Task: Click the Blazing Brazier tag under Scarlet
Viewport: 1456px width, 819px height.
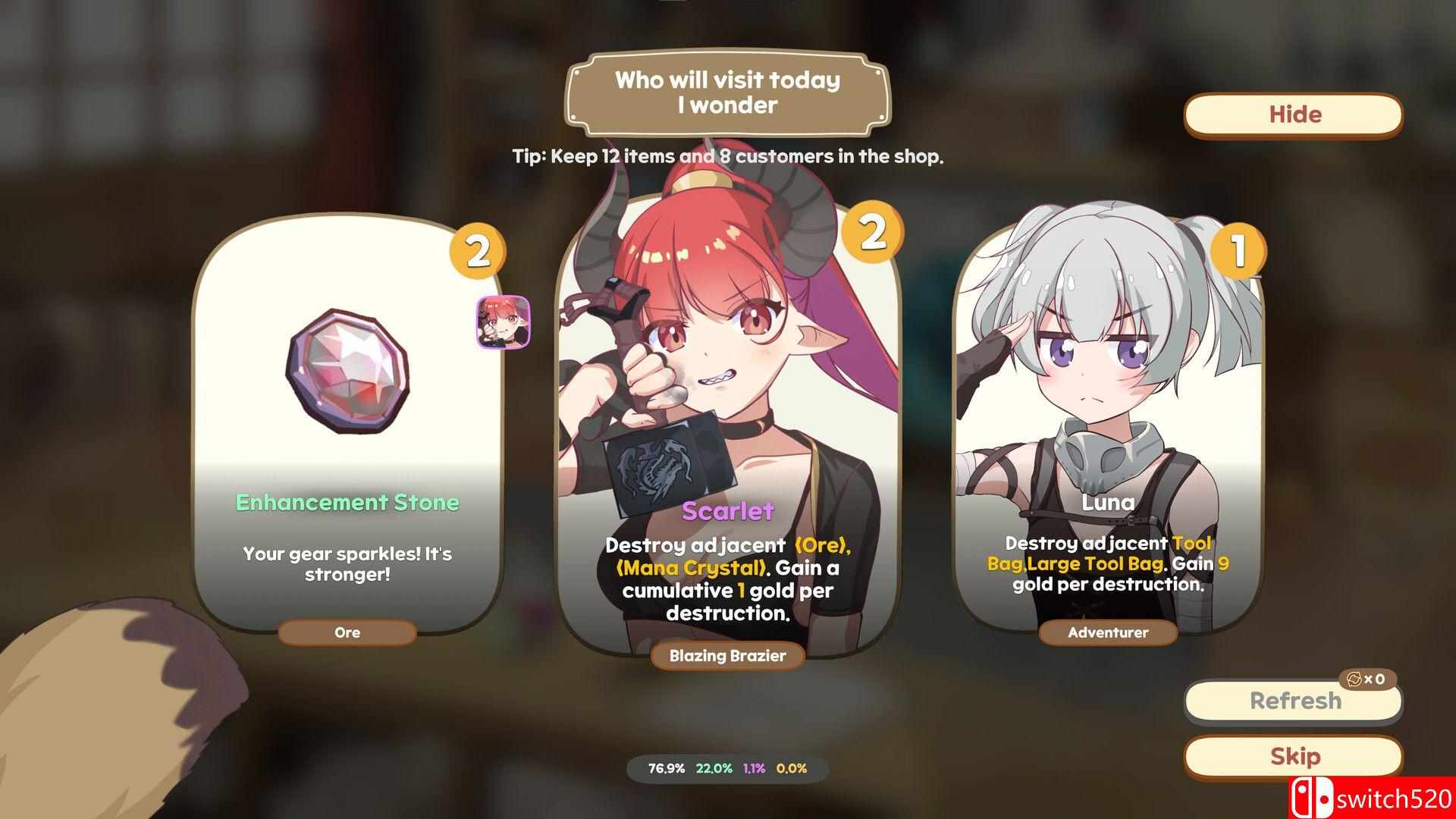Action: point(726,657)
